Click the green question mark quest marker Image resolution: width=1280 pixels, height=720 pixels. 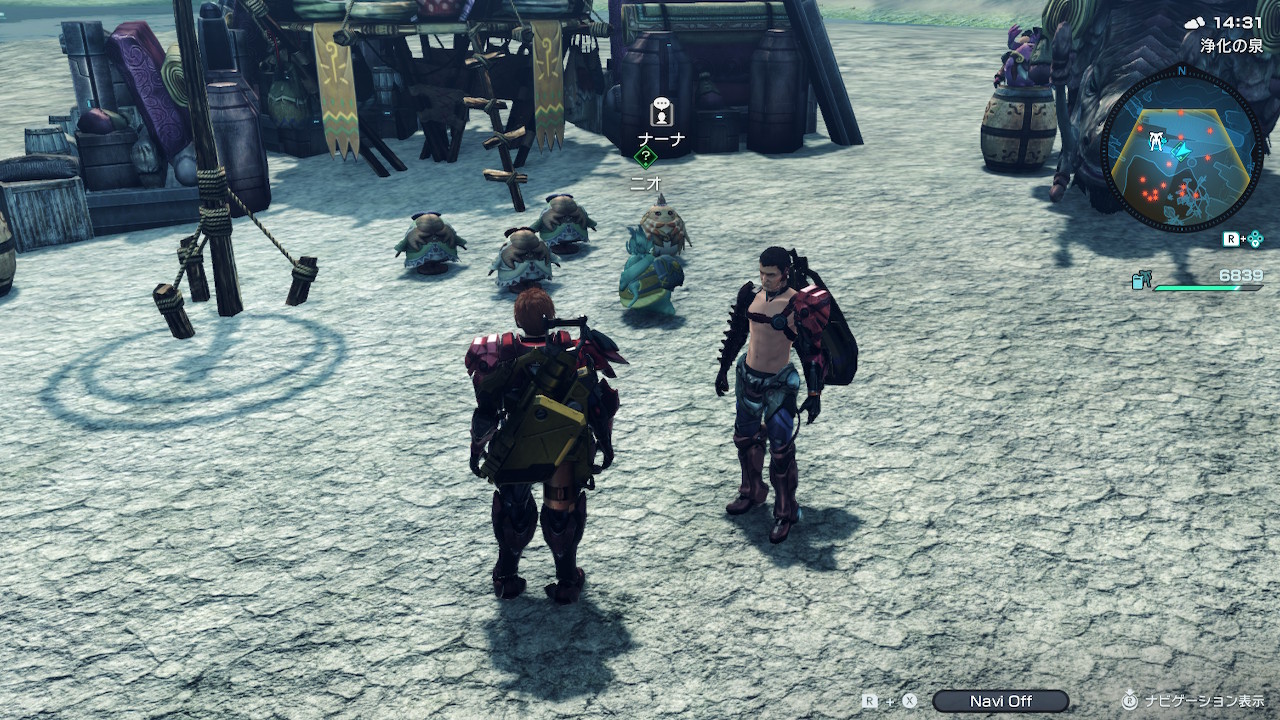click(646, 157)
